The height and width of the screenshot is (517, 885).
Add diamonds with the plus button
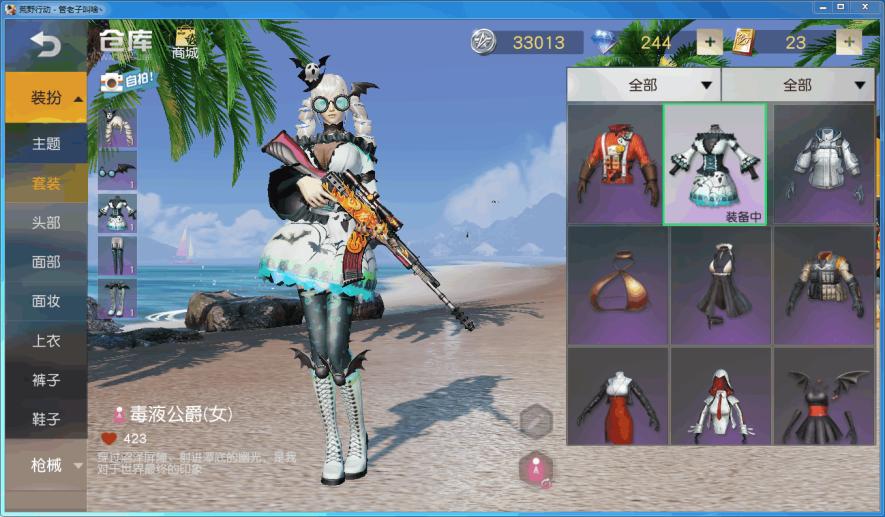[x=709, y=42]
